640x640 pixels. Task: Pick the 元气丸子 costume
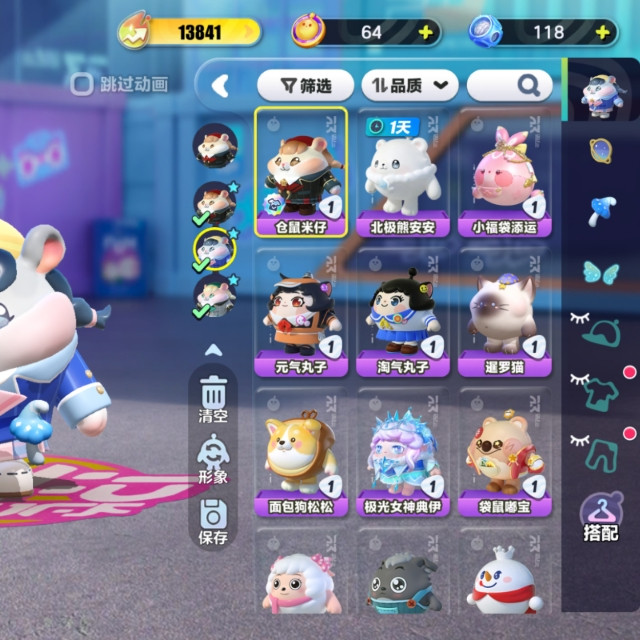pos(301,311)
